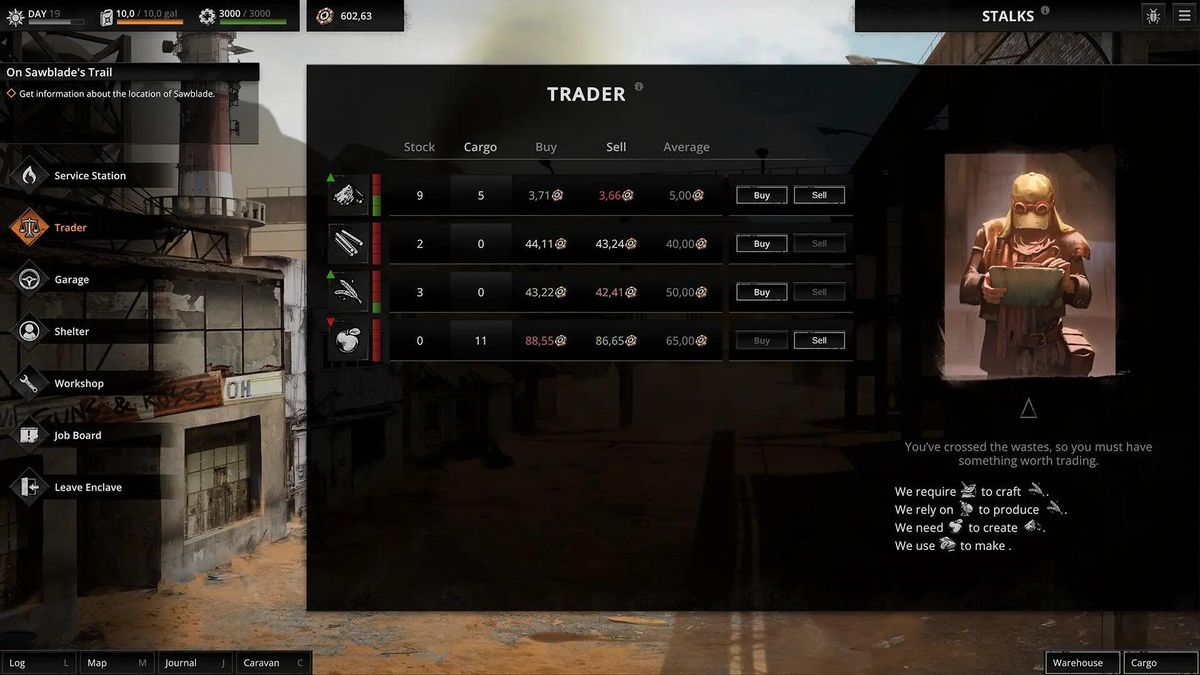Open the Service Station menu

pos(89,176)
